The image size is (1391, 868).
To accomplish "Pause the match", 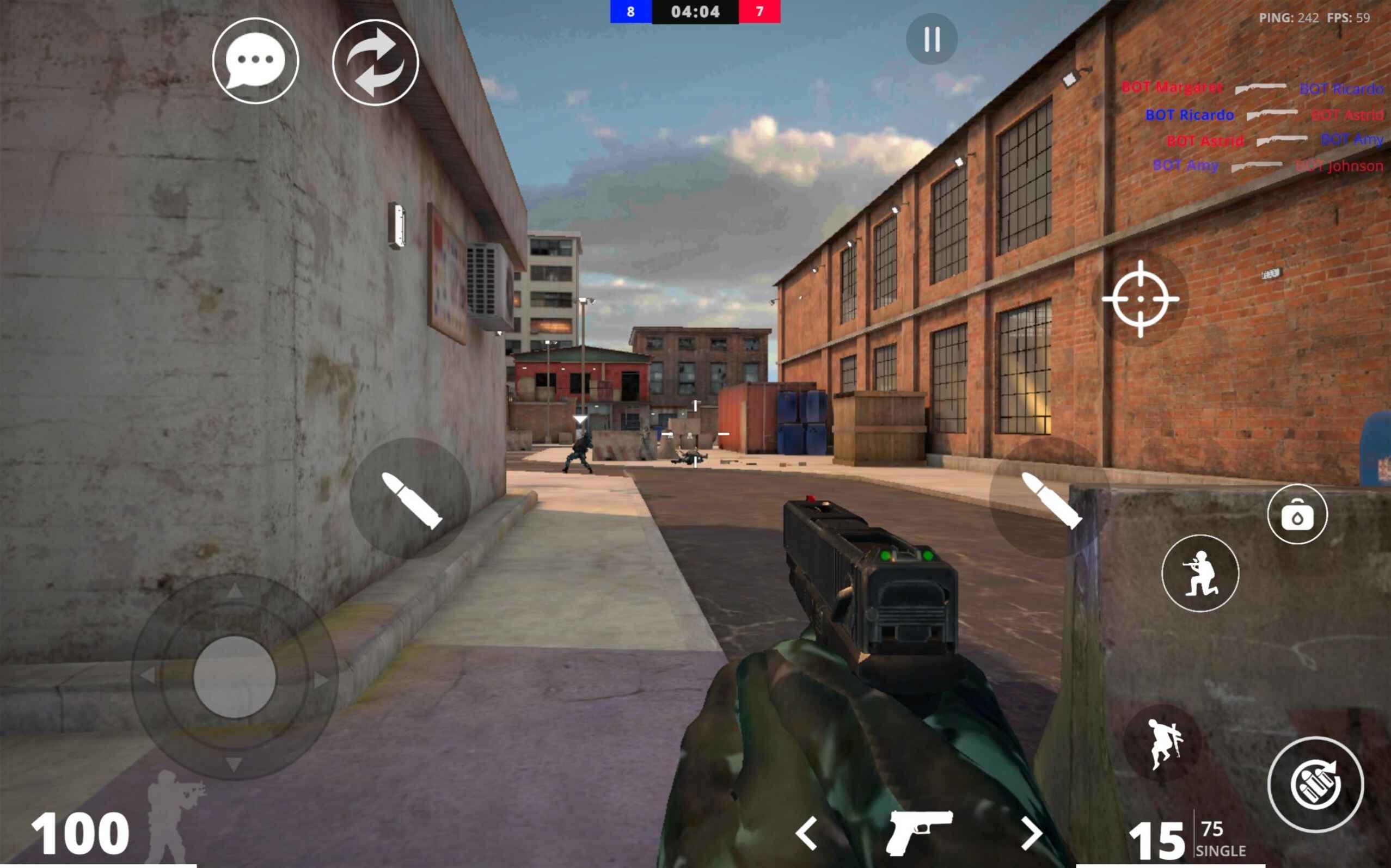I will [x=932, y=39].
